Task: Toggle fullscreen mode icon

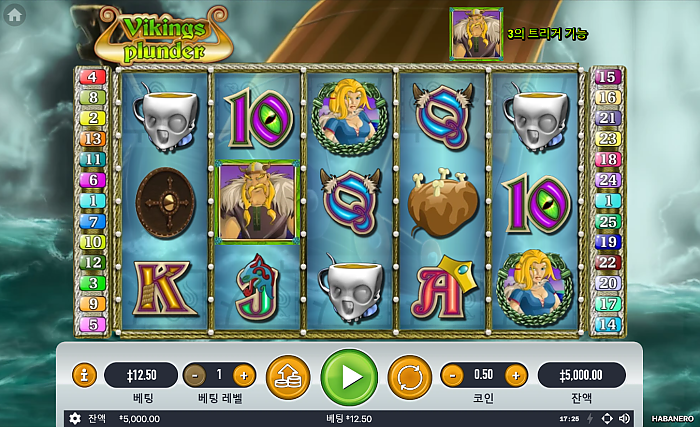Action: 606,419
